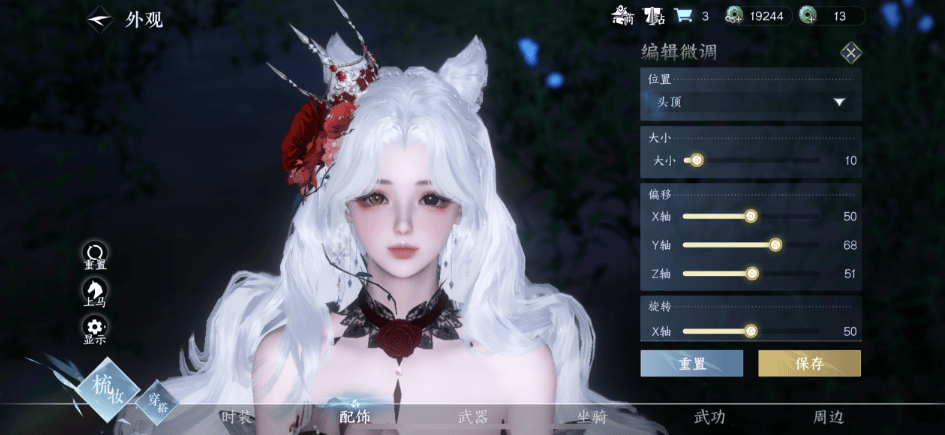Open the 武器 weapons tab
The image size is (945, 435).
tap(473, 417)
